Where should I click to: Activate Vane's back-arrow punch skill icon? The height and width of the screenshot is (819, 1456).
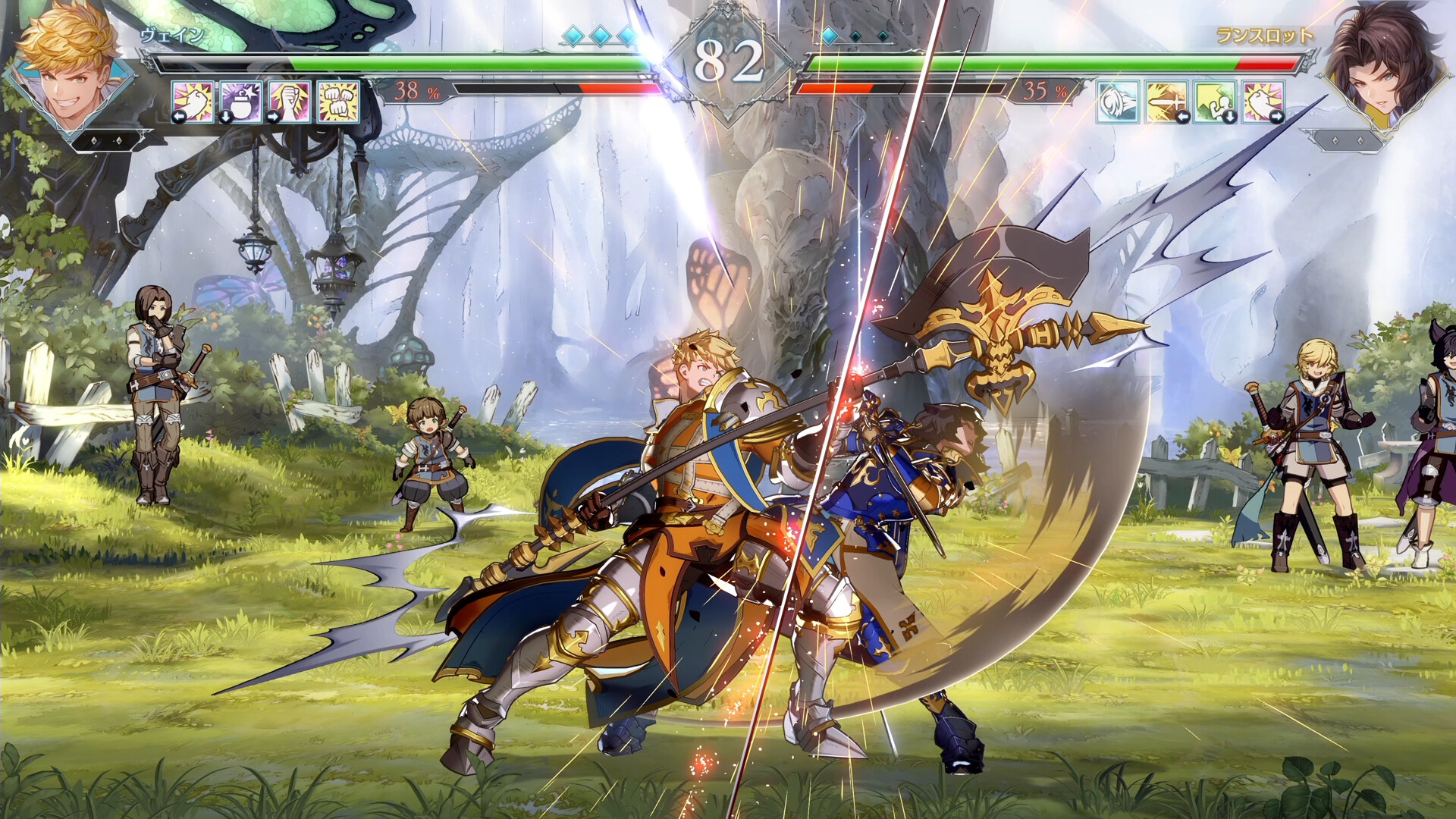point(192,101)
